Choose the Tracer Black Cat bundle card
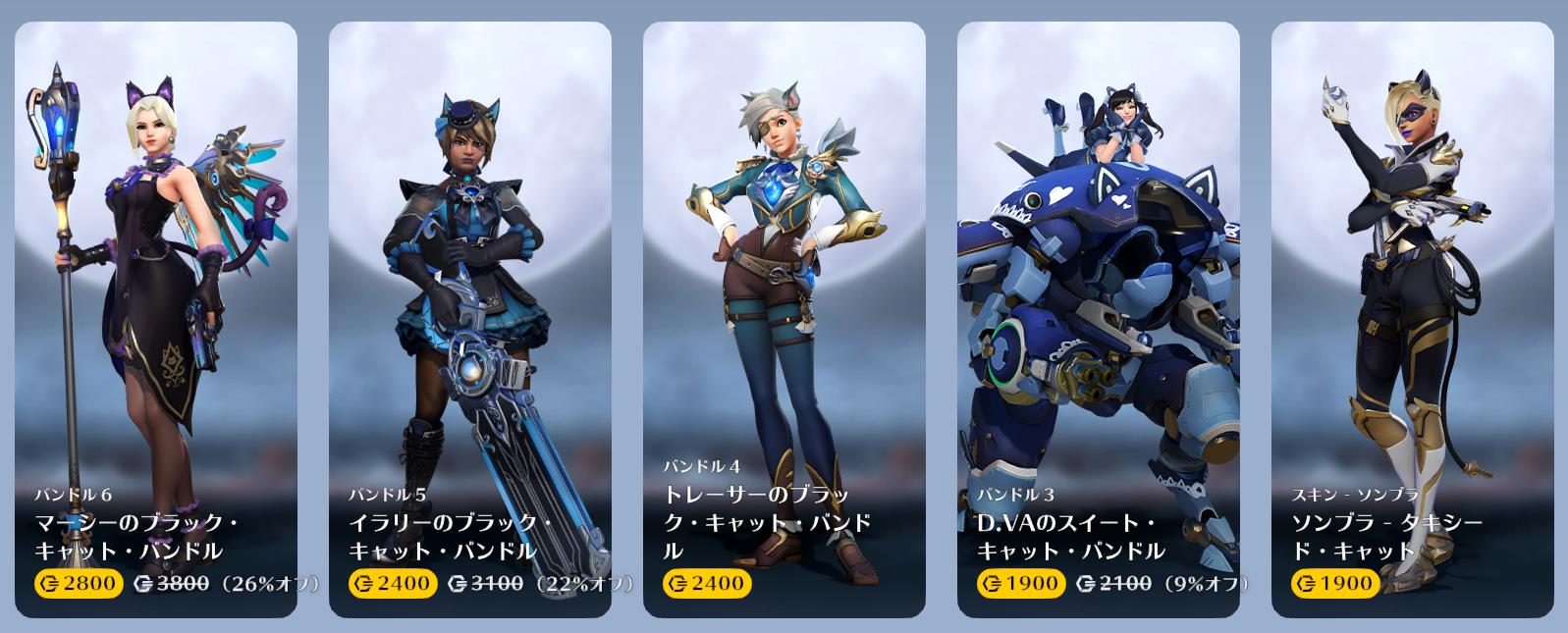The width and height of the screenshot is (1568, 633). tap(784, 319)
